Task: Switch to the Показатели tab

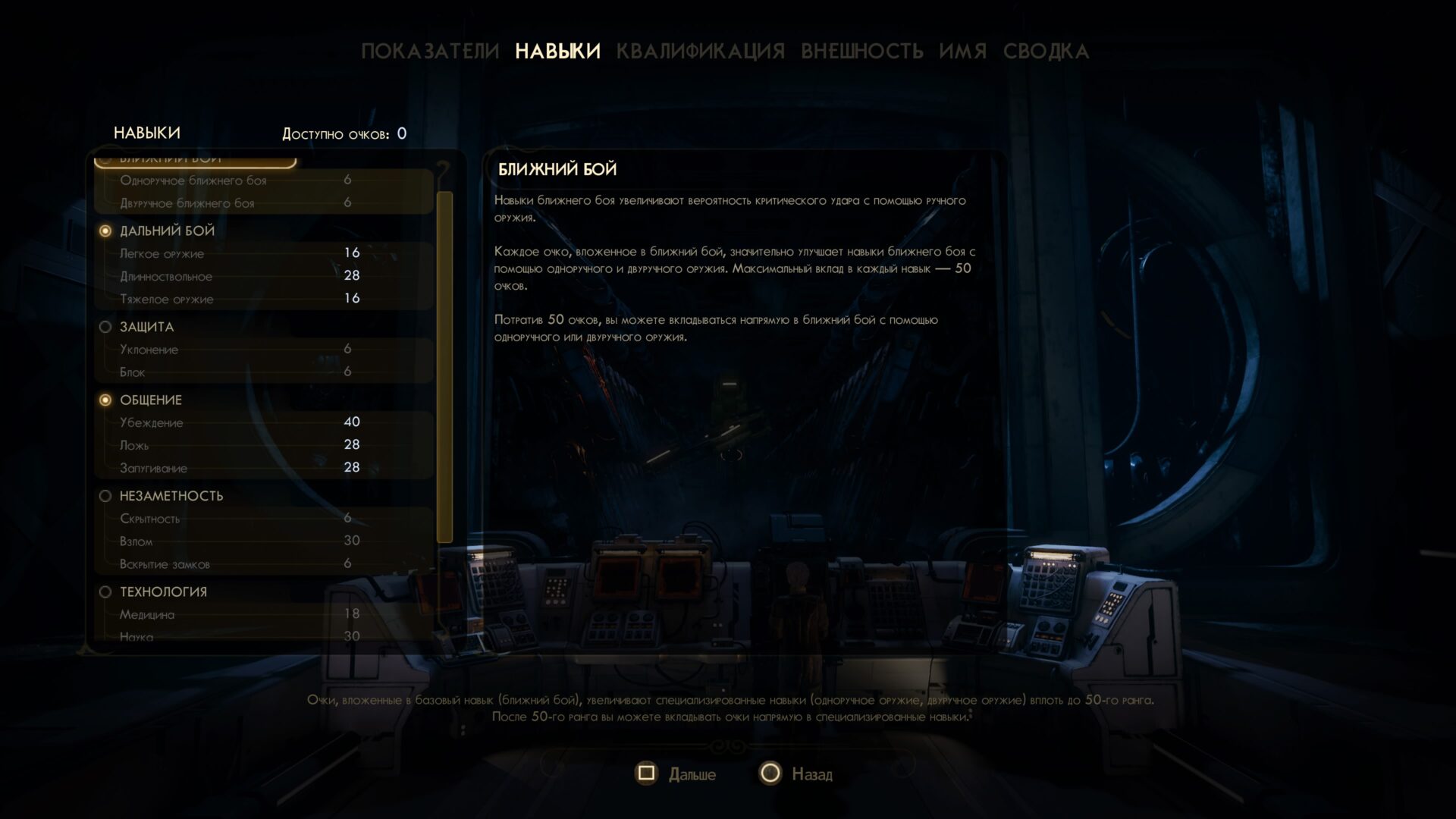Action: pos(430,52)
